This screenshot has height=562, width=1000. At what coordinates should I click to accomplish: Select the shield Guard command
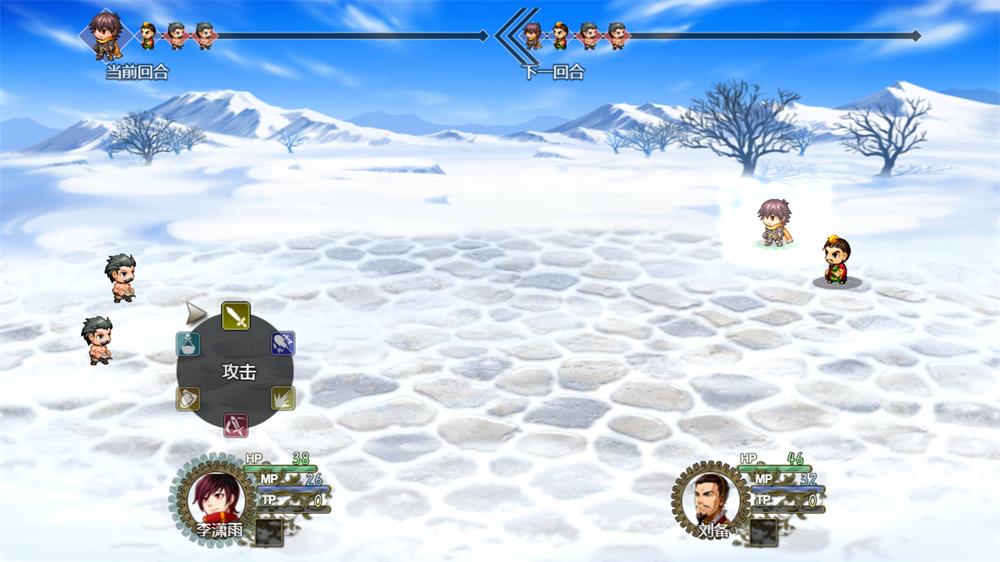coord(188,398)
